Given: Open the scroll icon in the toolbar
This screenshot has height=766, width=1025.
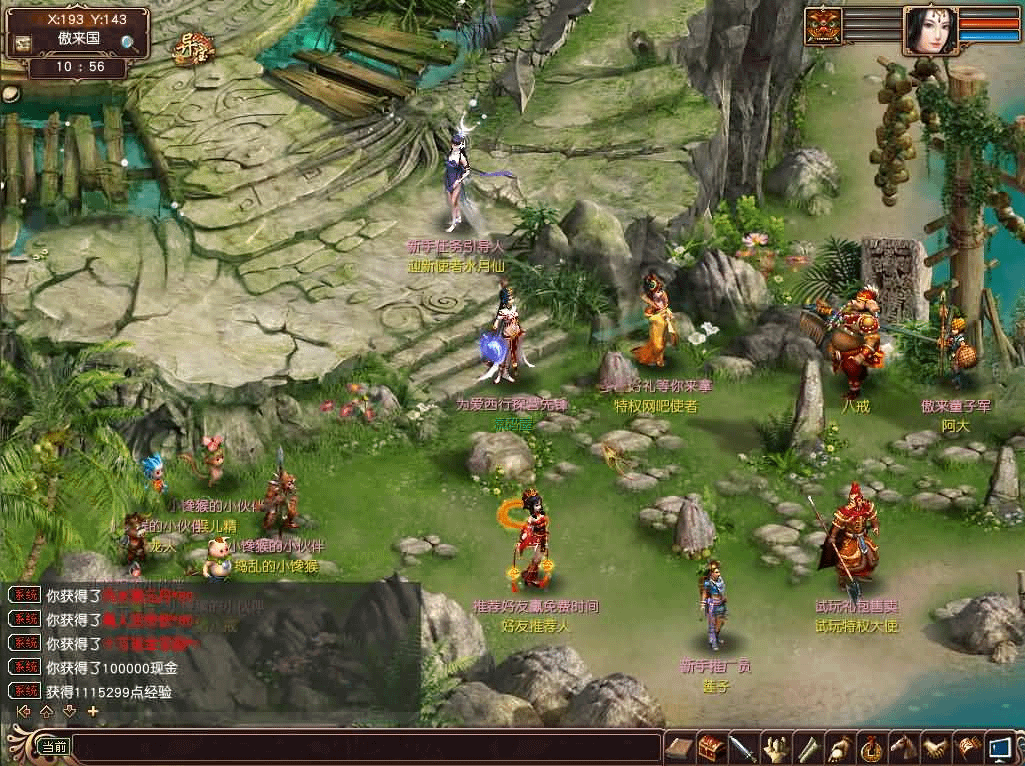Looking at the screenshot, I should [807, 747].
